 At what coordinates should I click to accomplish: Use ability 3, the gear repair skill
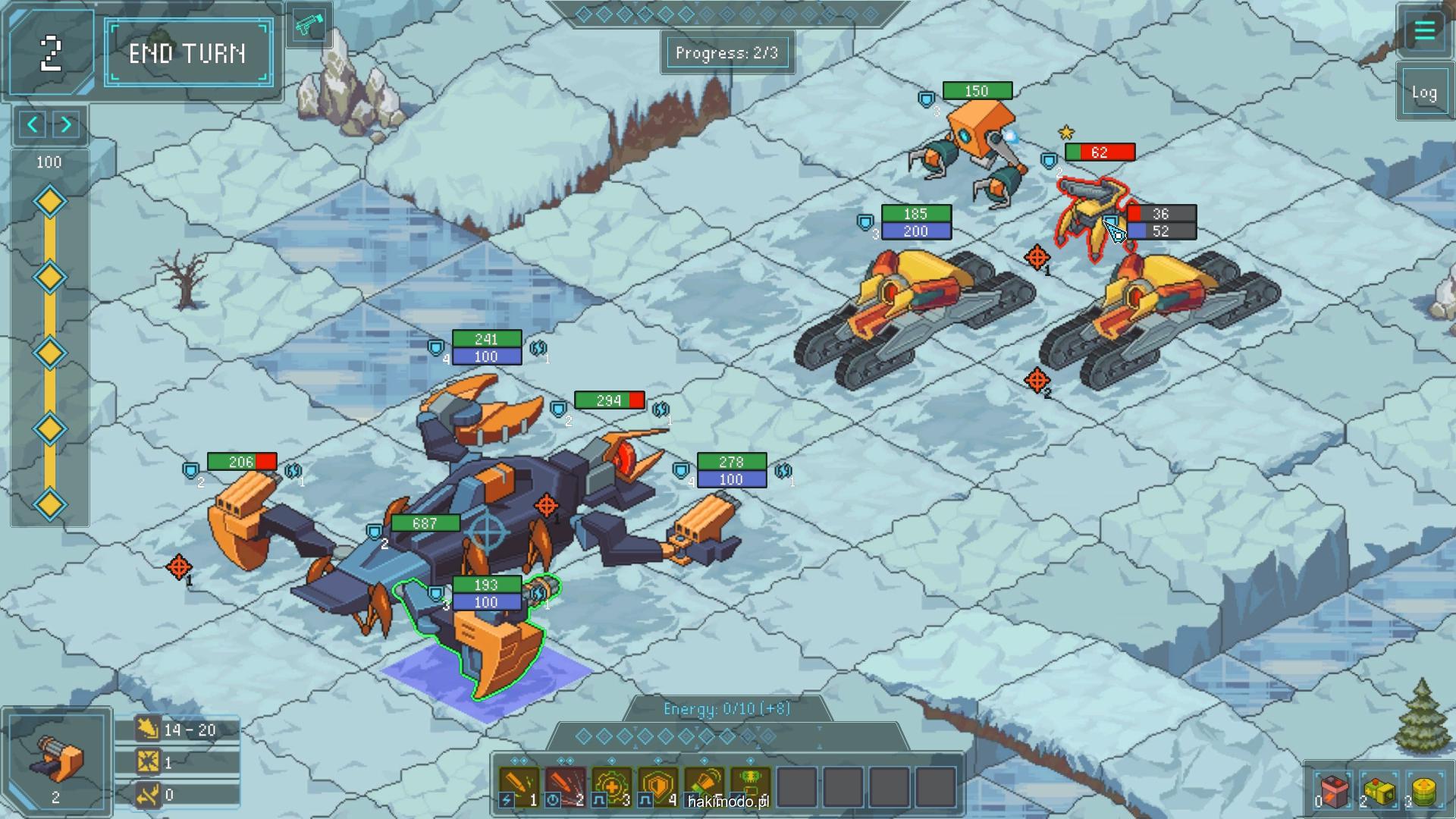click(612, 786)
